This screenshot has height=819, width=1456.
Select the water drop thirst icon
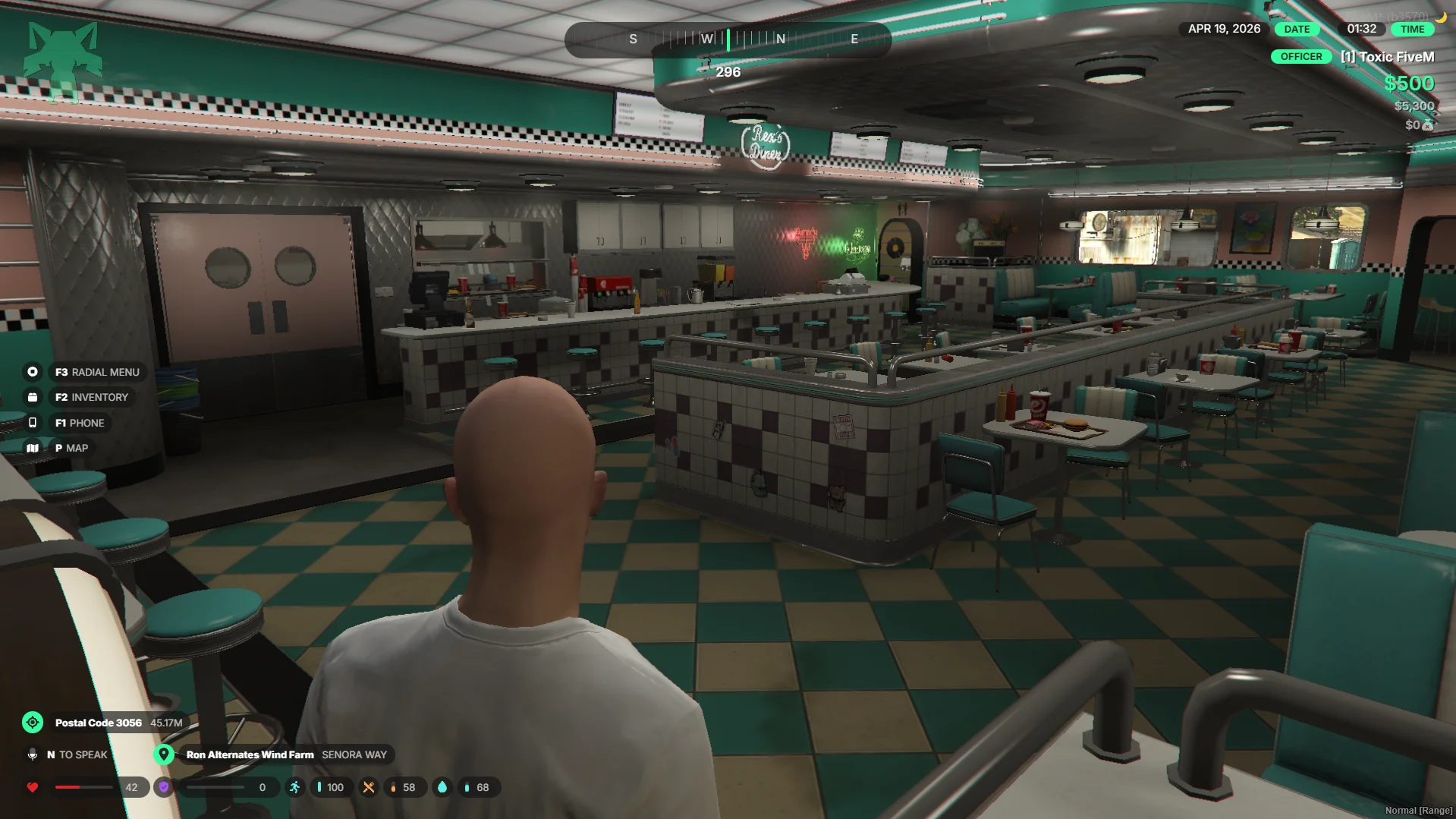click(442, 787)
